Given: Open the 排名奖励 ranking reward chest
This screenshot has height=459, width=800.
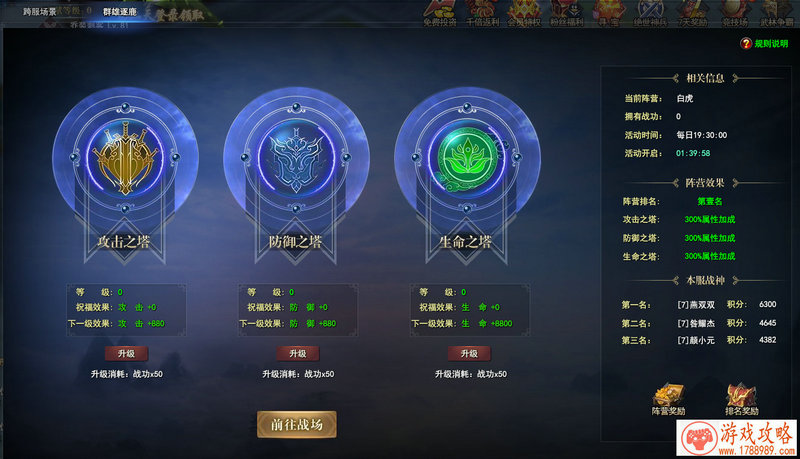Looking at the screenshot, I should coord(741,399).
